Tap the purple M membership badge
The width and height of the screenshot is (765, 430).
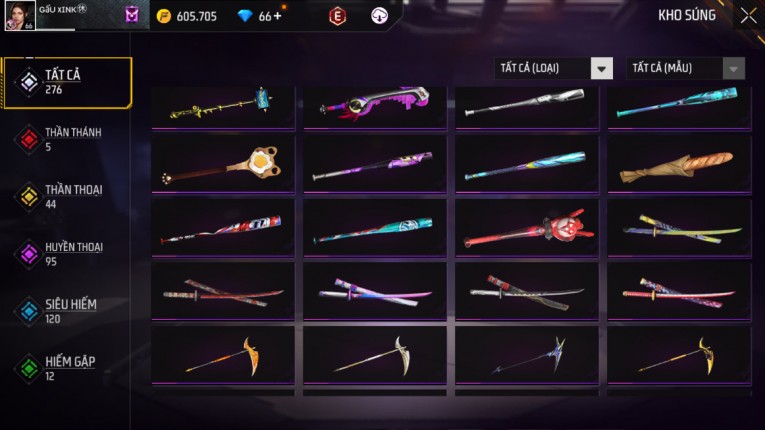[132, 16]
